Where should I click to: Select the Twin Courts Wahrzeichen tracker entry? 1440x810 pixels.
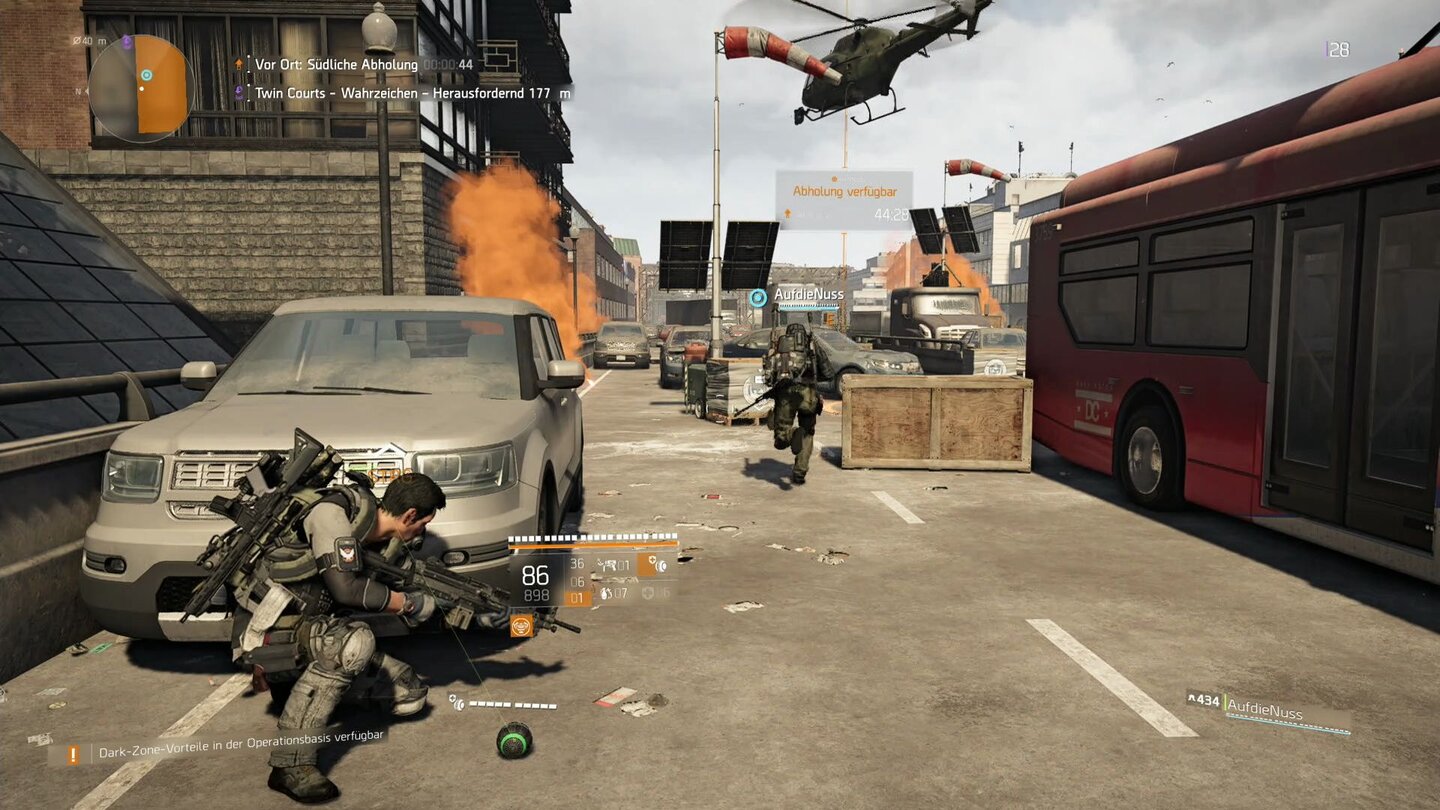pos(400,93)
